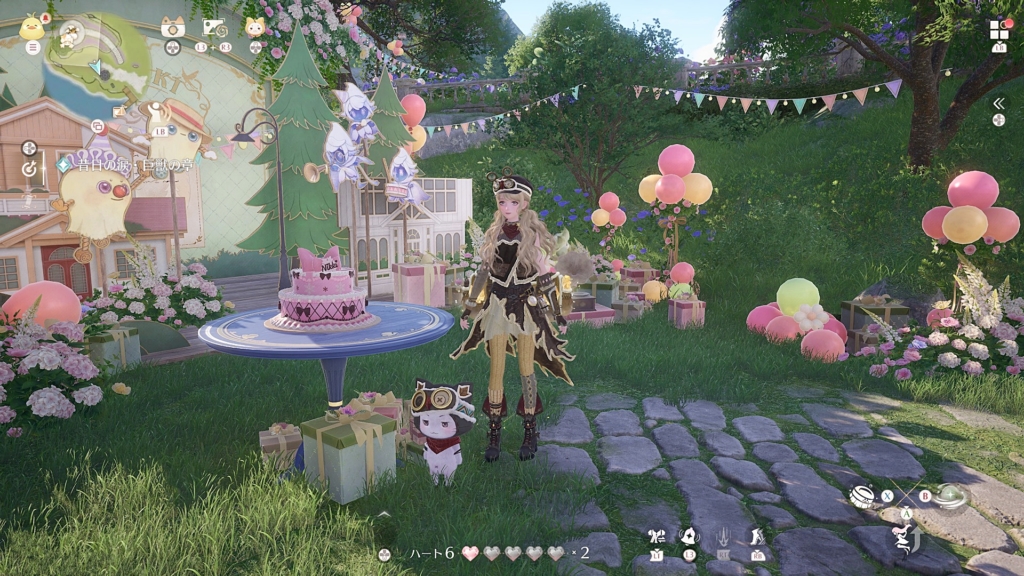Use the ringed planet ability icon
The image size is (1024, 576).
[951, 497]
